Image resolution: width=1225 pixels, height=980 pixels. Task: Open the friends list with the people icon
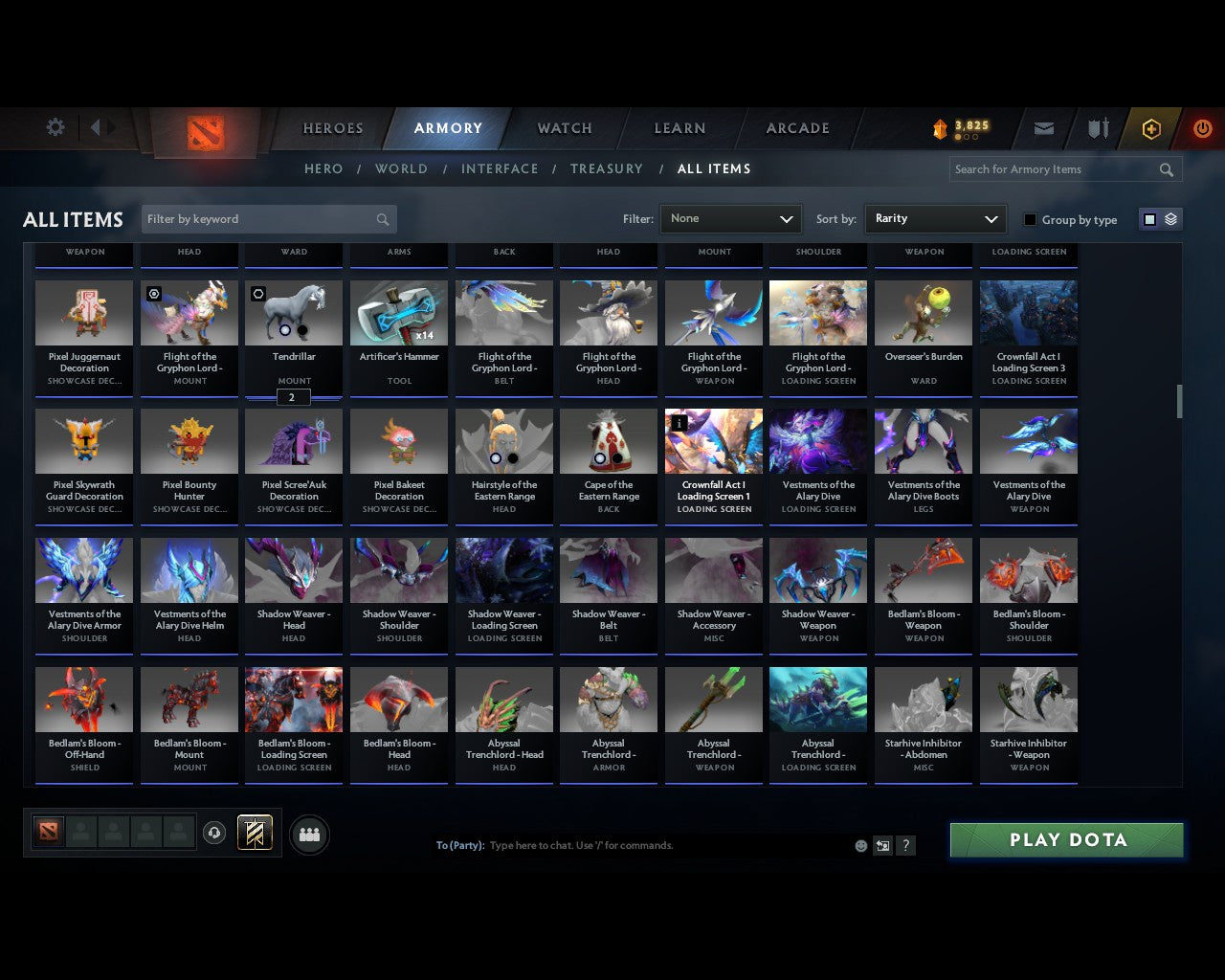309,834
